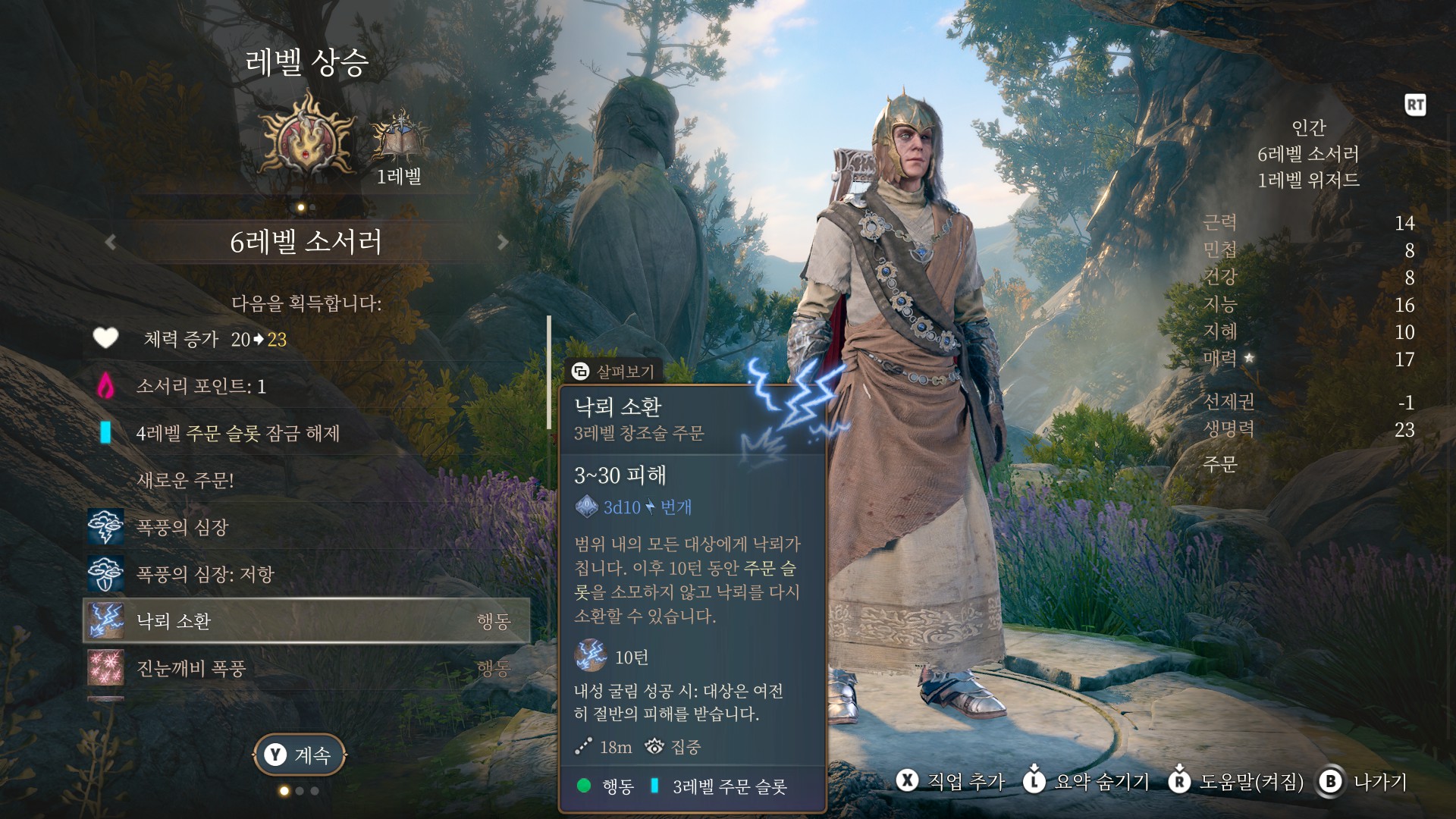Screen dimensions: 1456x819
Task: Switch to the next class with right arrow
Action: (502, 242)
